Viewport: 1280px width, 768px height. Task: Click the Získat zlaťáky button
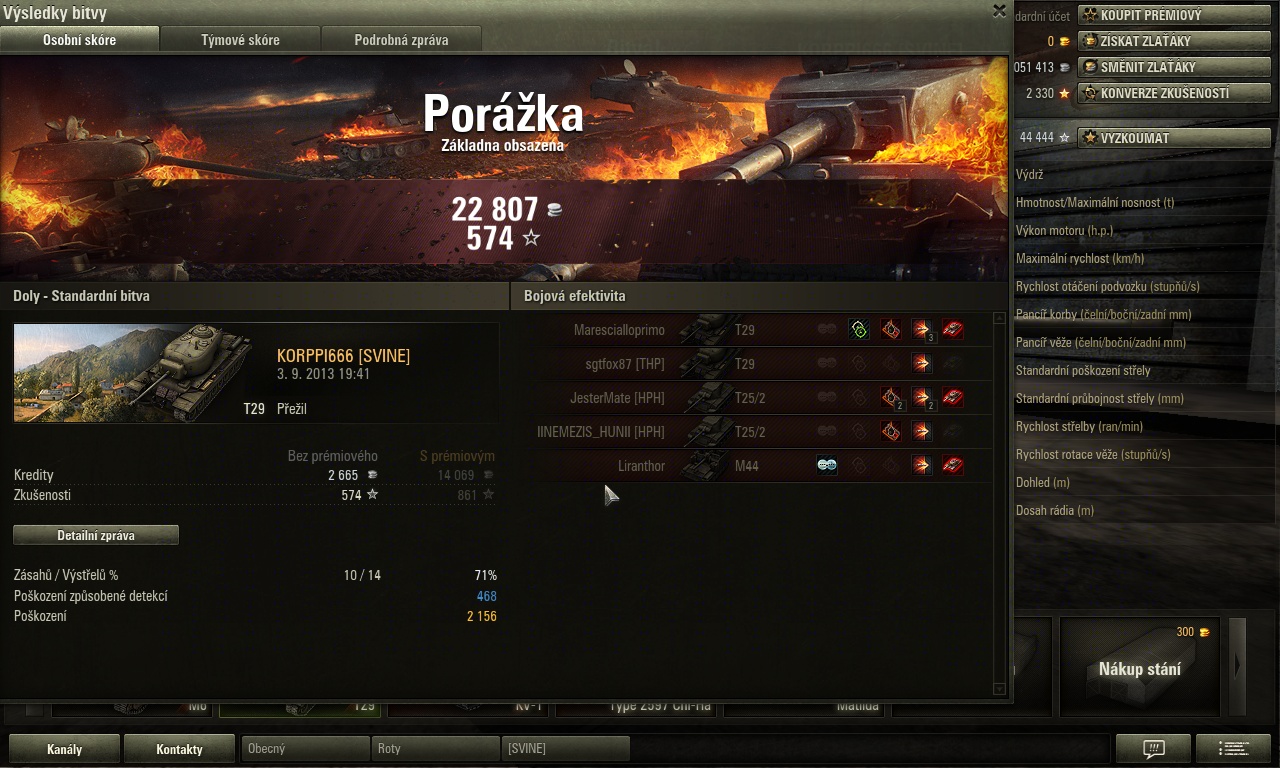point(1174,41)
